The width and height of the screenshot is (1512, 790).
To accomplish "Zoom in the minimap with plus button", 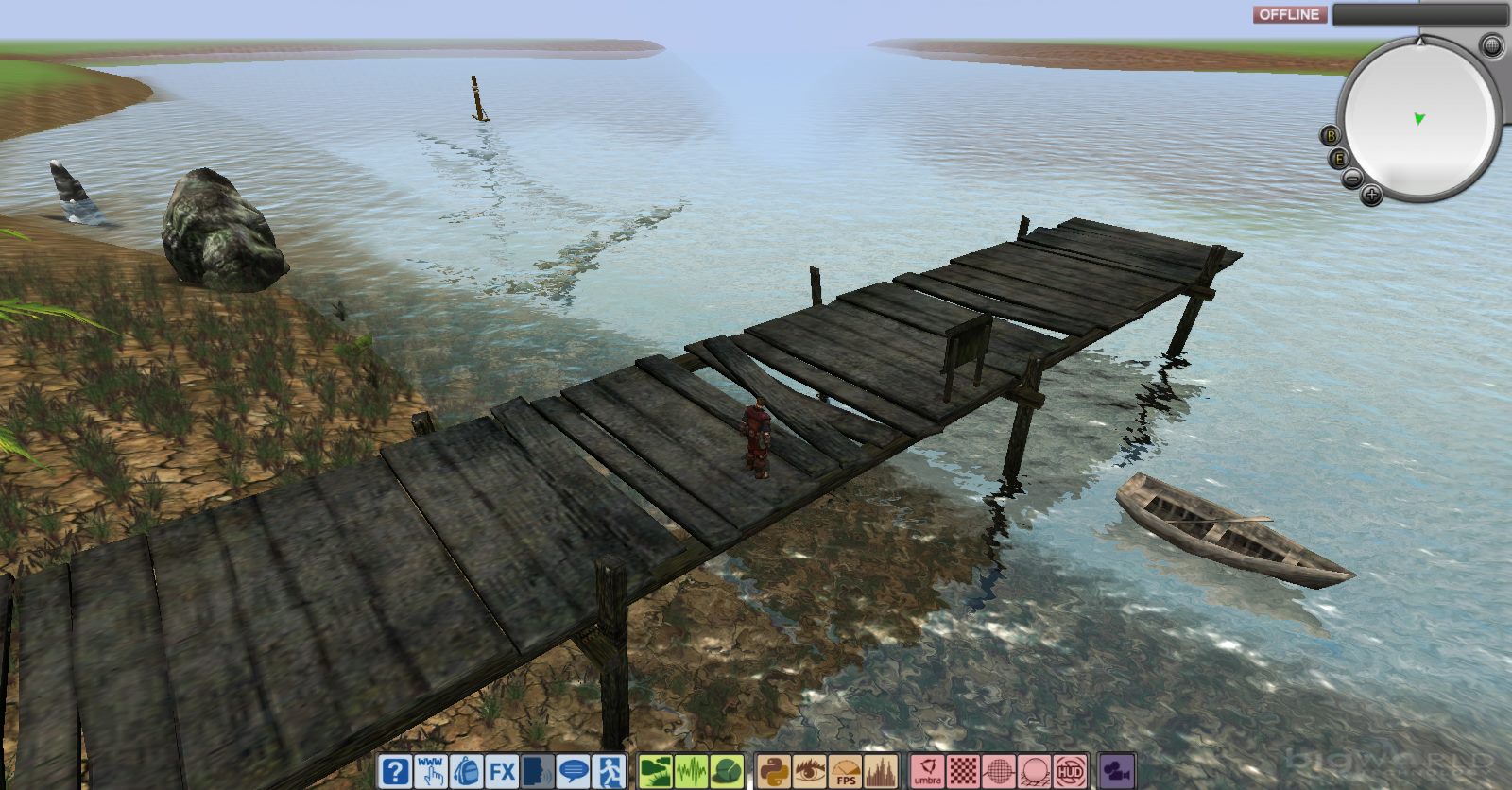I will click(1371, 196).
